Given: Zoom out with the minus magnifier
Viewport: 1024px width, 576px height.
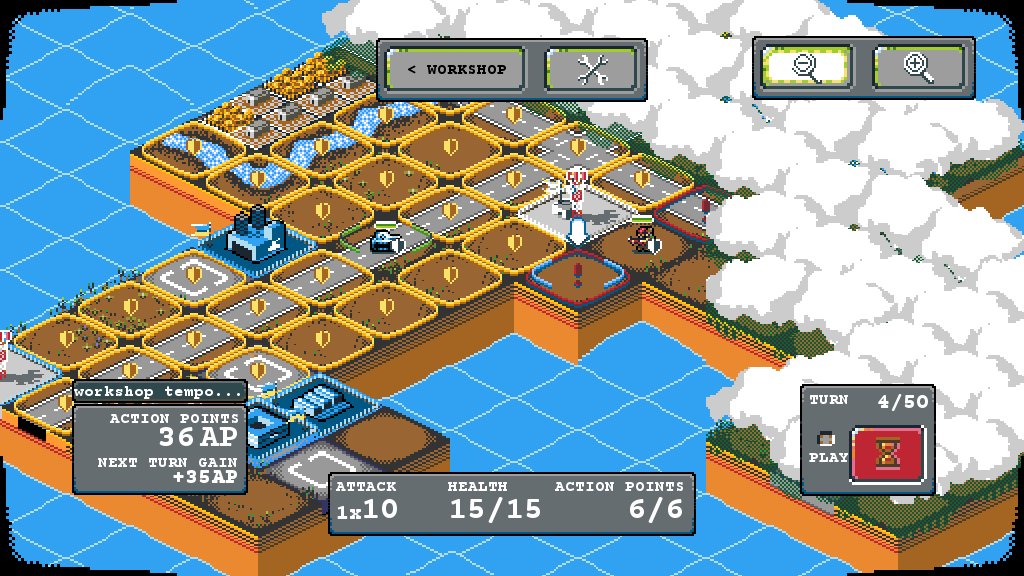Looking at the screenshot, I should [x=805, y=67].
